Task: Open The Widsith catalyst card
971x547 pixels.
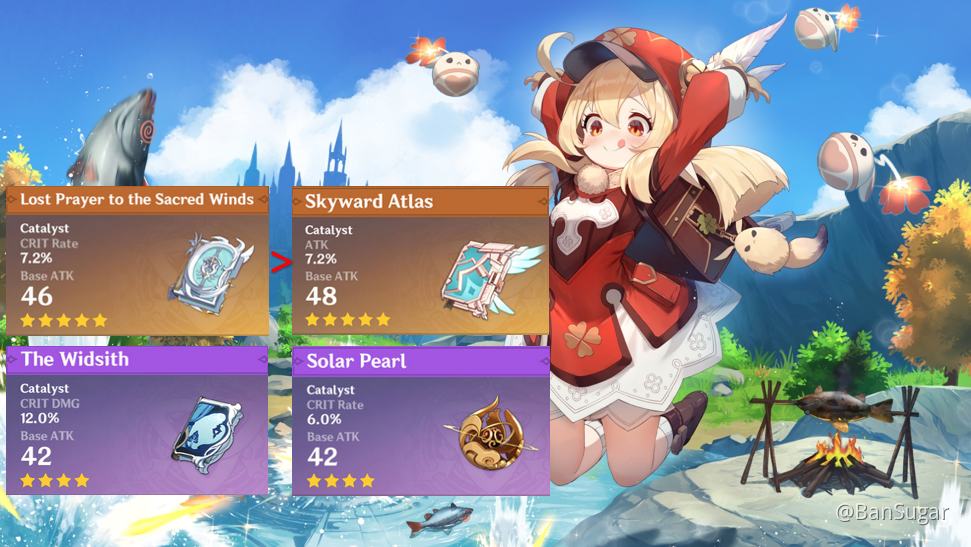Action: click(137, 421)
